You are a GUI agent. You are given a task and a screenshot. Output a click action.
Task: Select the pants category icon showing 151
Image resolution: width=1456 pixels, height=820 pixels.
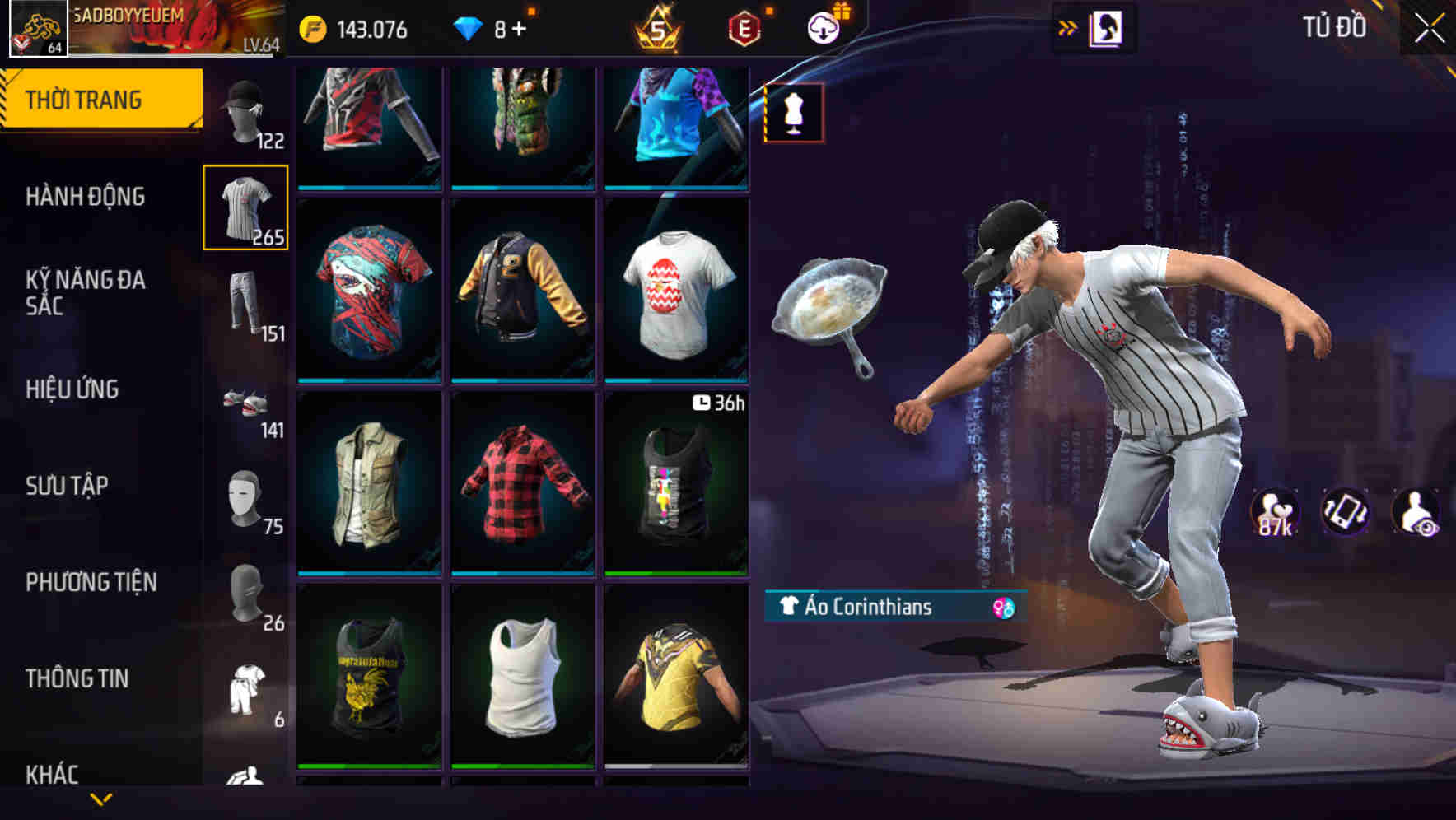(246, 301)
